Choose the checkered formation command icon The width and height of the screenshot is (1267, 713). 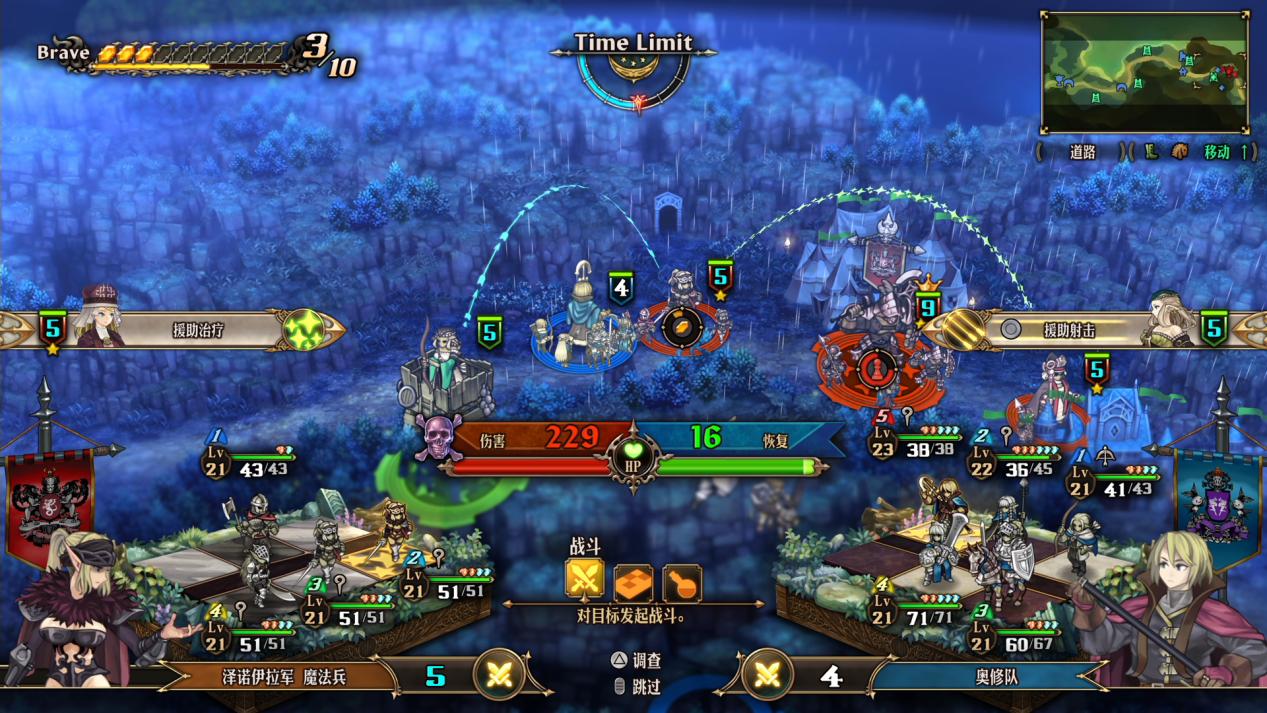tap(633, 581)
